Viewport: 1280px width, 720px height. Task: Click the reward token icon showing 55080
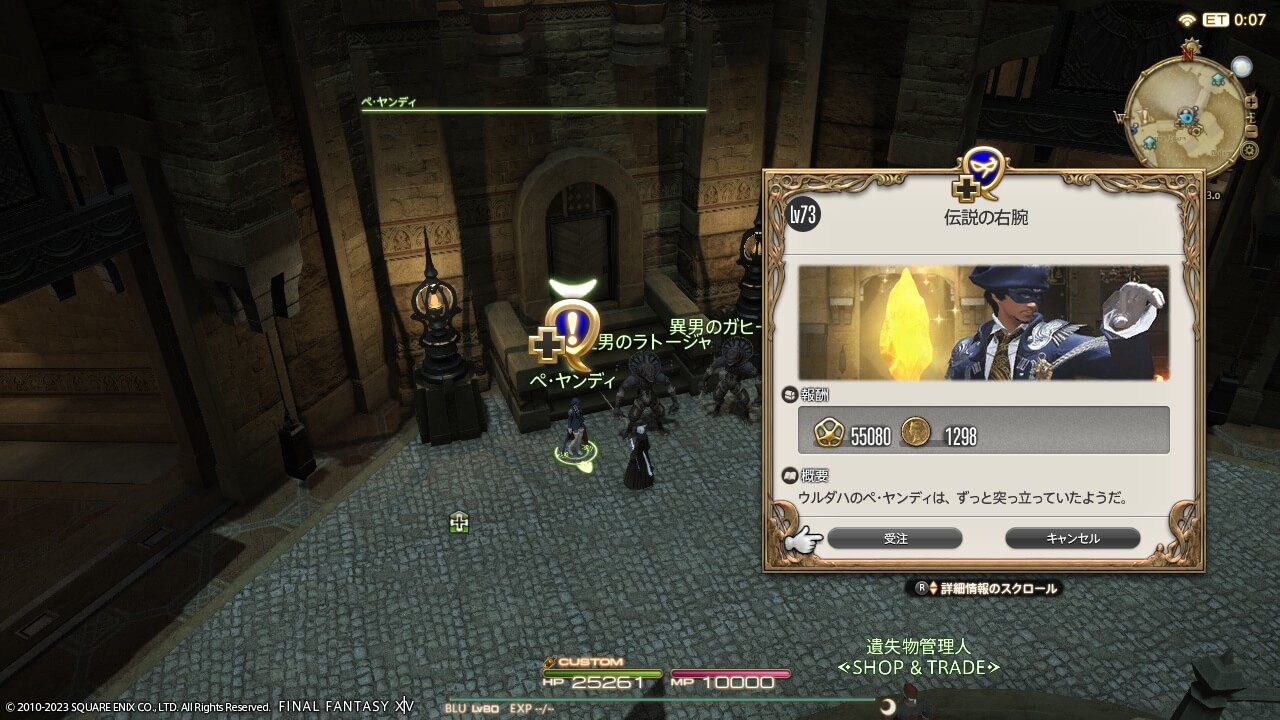click(x=829, y=432)
